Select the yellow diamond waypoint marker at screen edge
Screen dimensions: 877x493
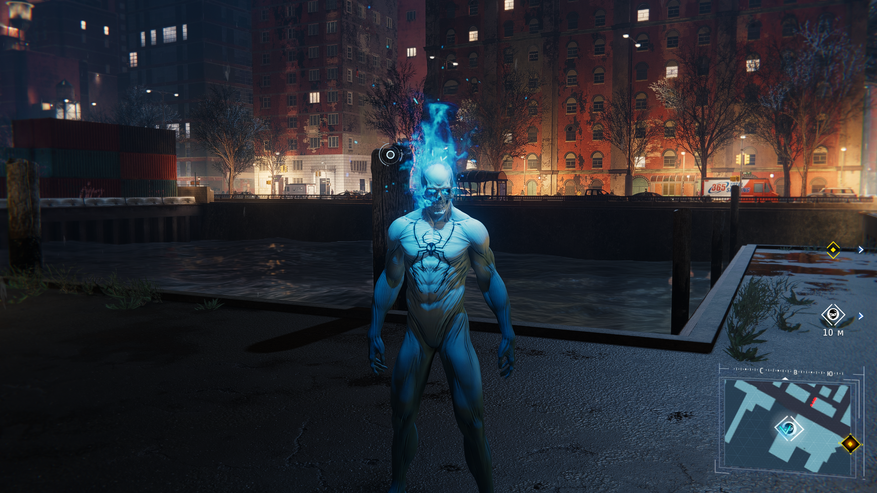[x=832, y=249]
